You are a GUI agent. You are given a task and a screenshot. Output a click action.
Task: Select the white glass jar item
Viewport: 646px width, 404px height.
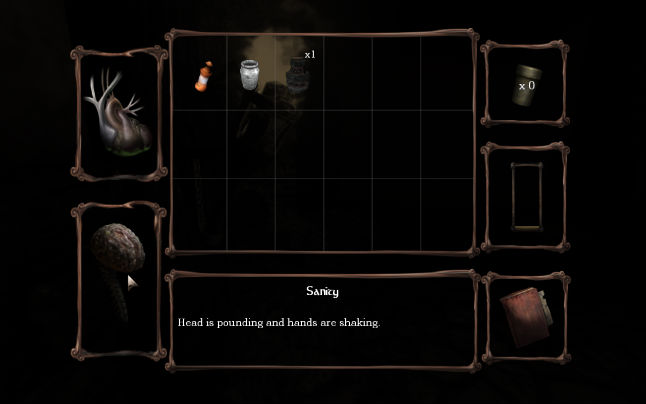point(250,74)
